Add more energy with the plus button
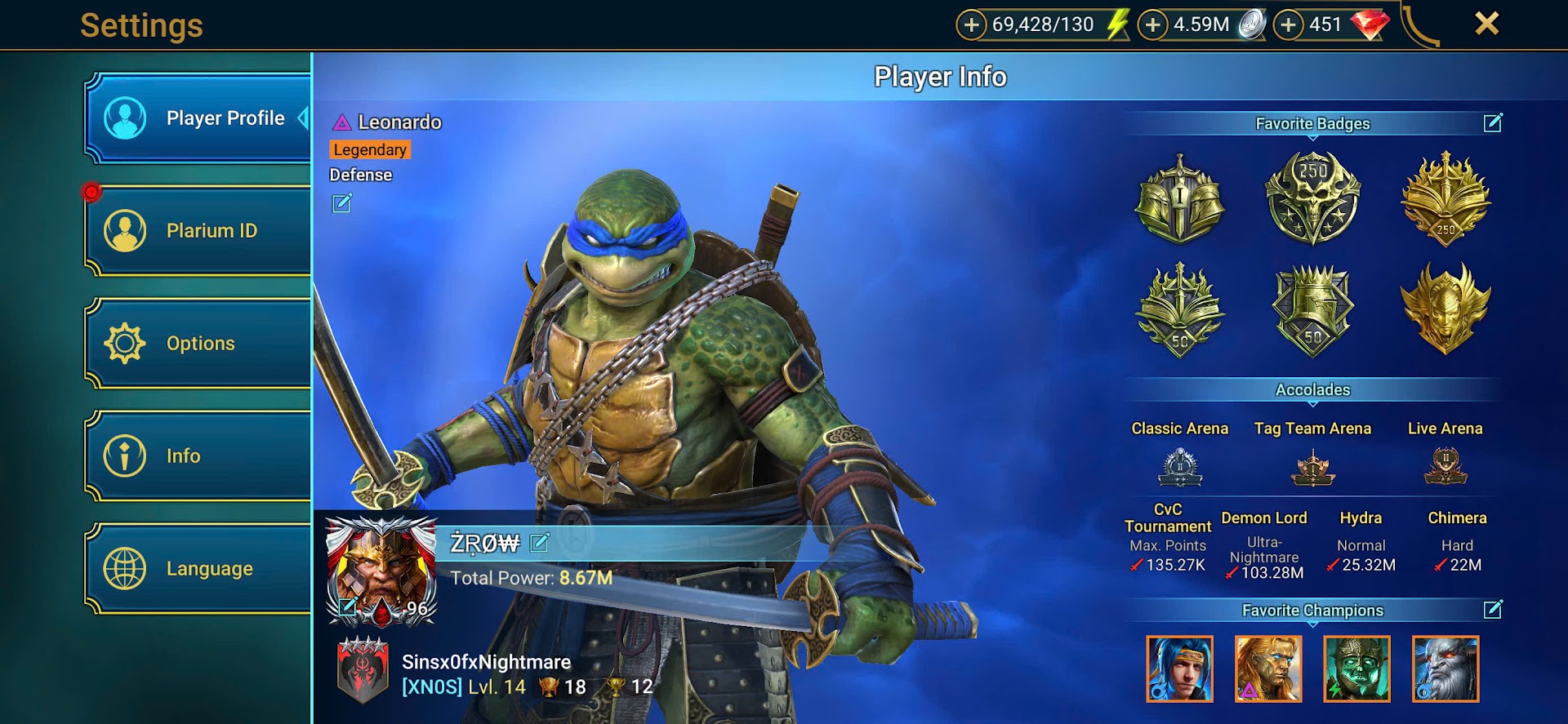Image resolution: width=1568 pixels, height=724 pixels. (971, 25)
